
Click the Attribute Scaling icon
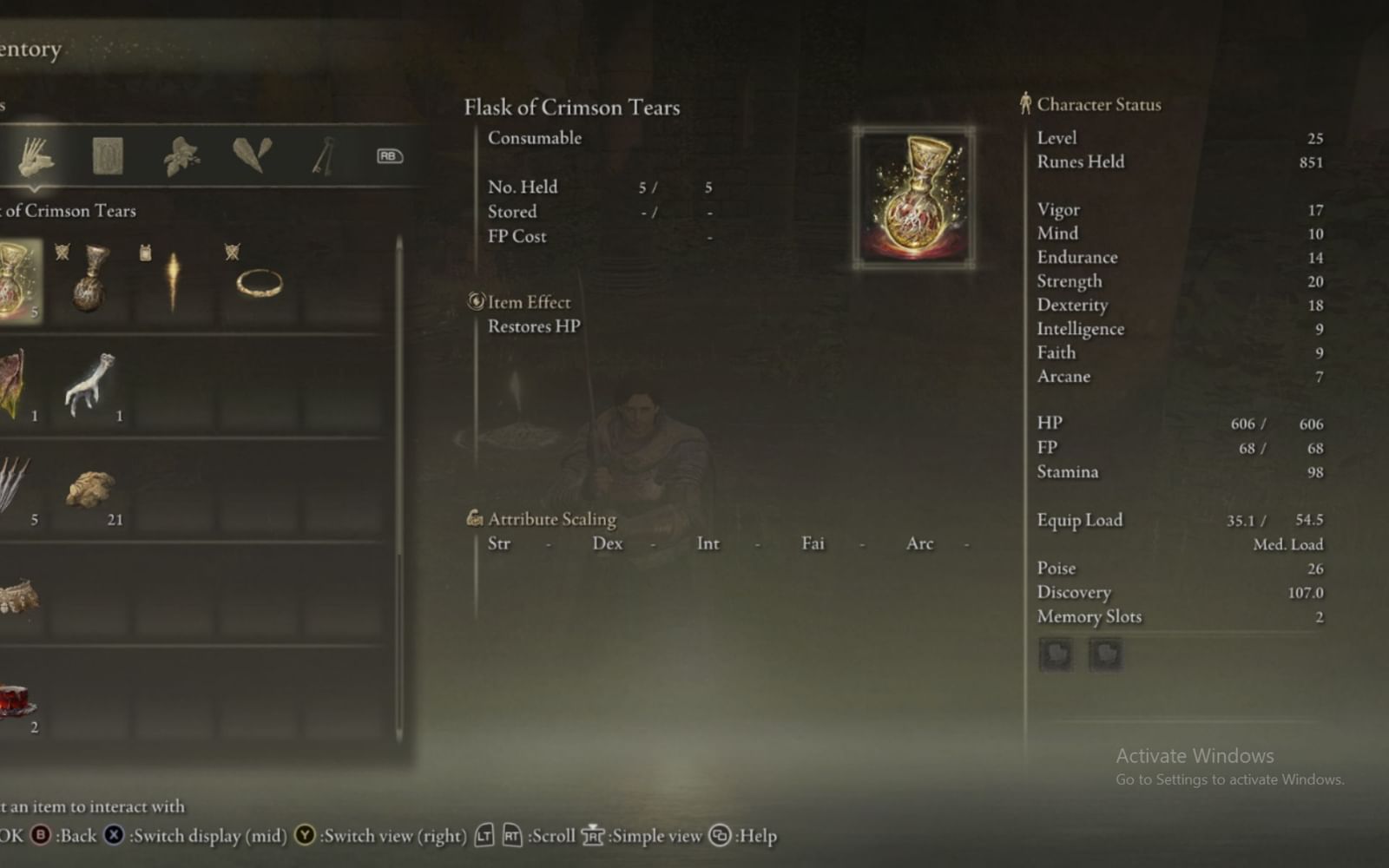475,517
